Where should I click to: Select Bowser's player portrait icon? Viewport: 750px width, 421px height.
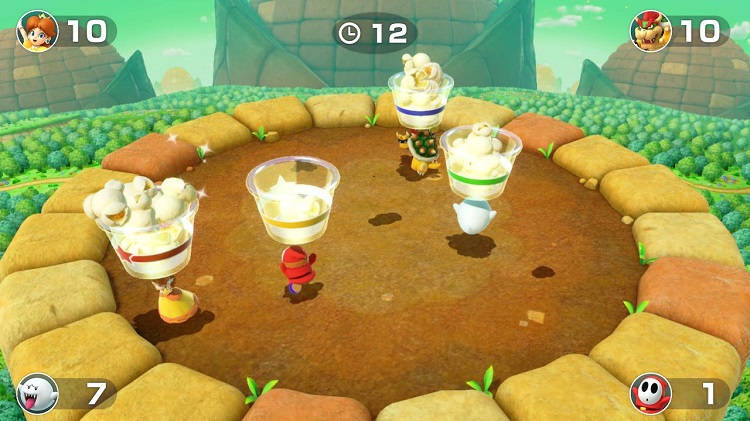650,31
